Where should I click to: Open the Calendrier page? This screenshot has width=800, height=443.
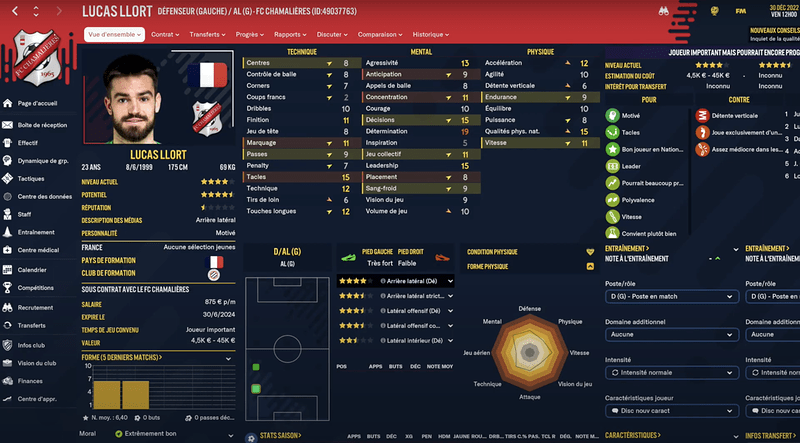pos(33,270)
